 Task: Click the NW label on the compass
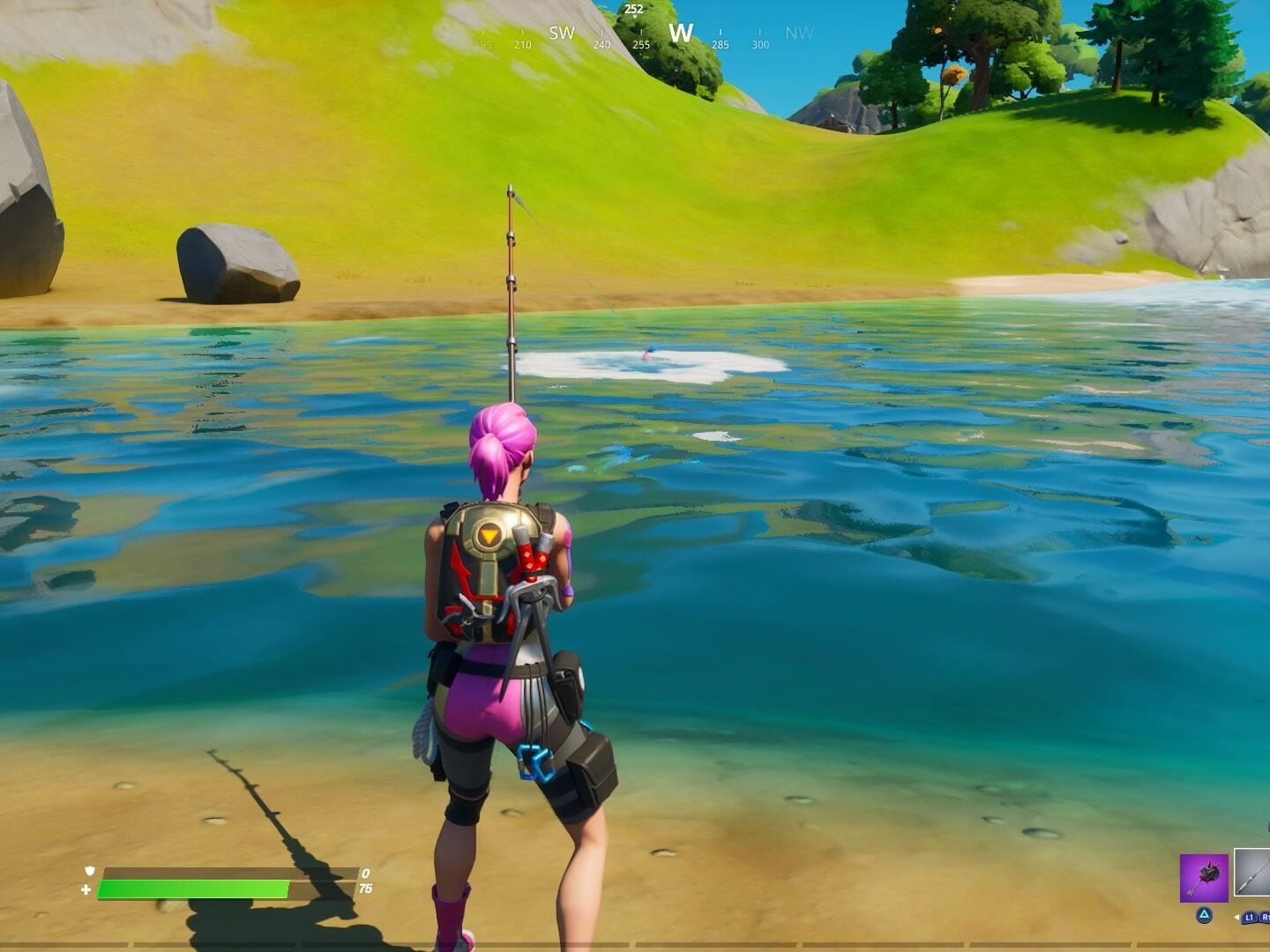(x=799, y=33)
